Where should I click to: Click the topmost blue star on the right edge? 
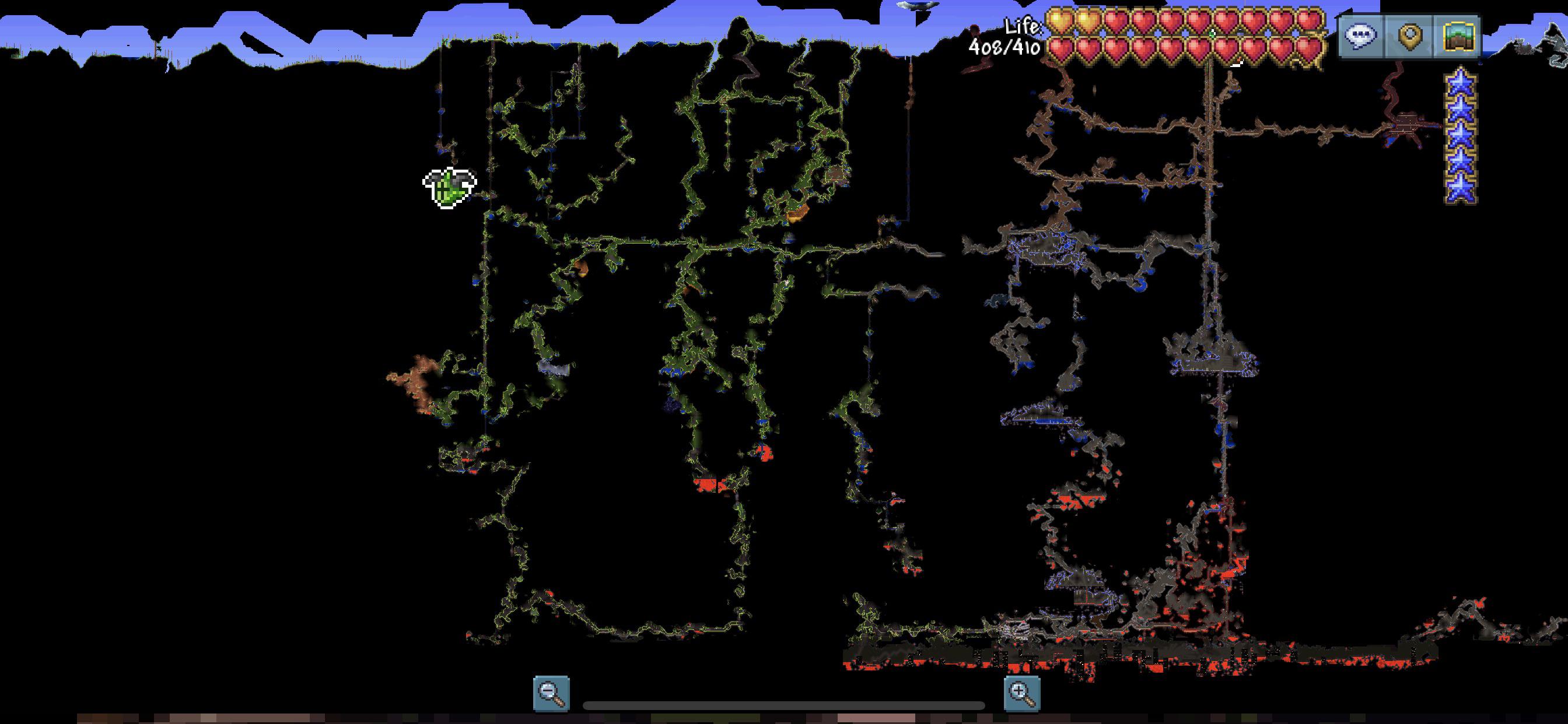tap(1461, 82)
